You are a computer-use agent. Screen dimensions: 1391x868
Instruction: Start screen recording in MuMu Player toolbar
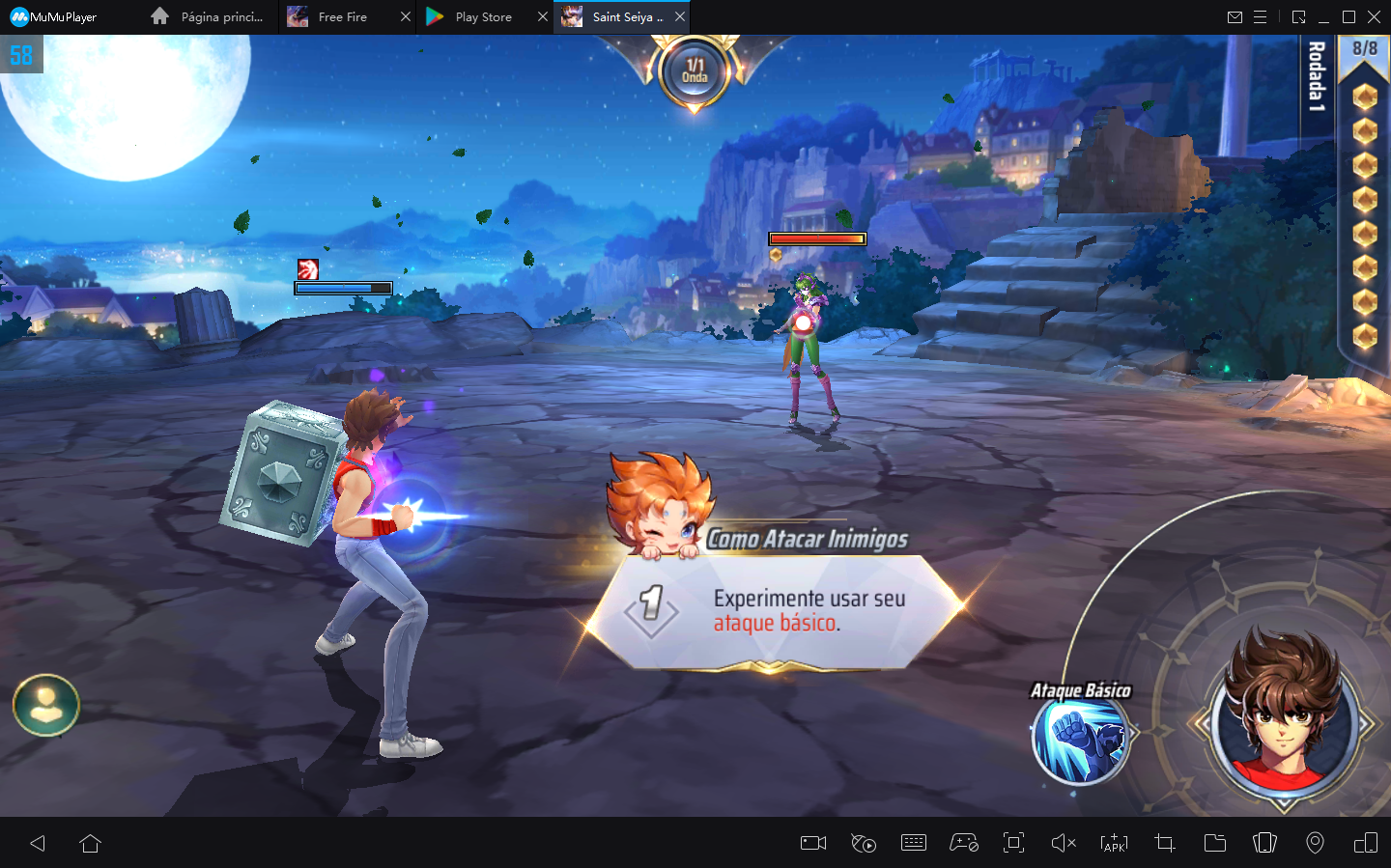point(812,843)
